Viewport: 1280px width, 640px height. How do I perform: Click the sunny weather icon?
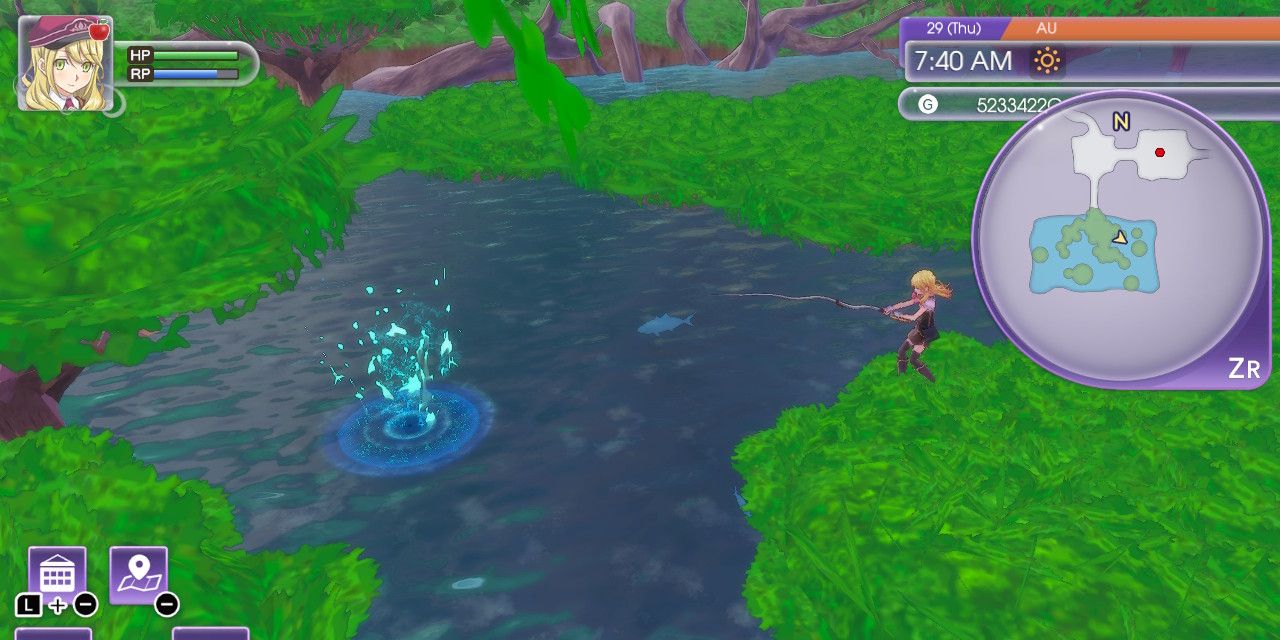1047,62
